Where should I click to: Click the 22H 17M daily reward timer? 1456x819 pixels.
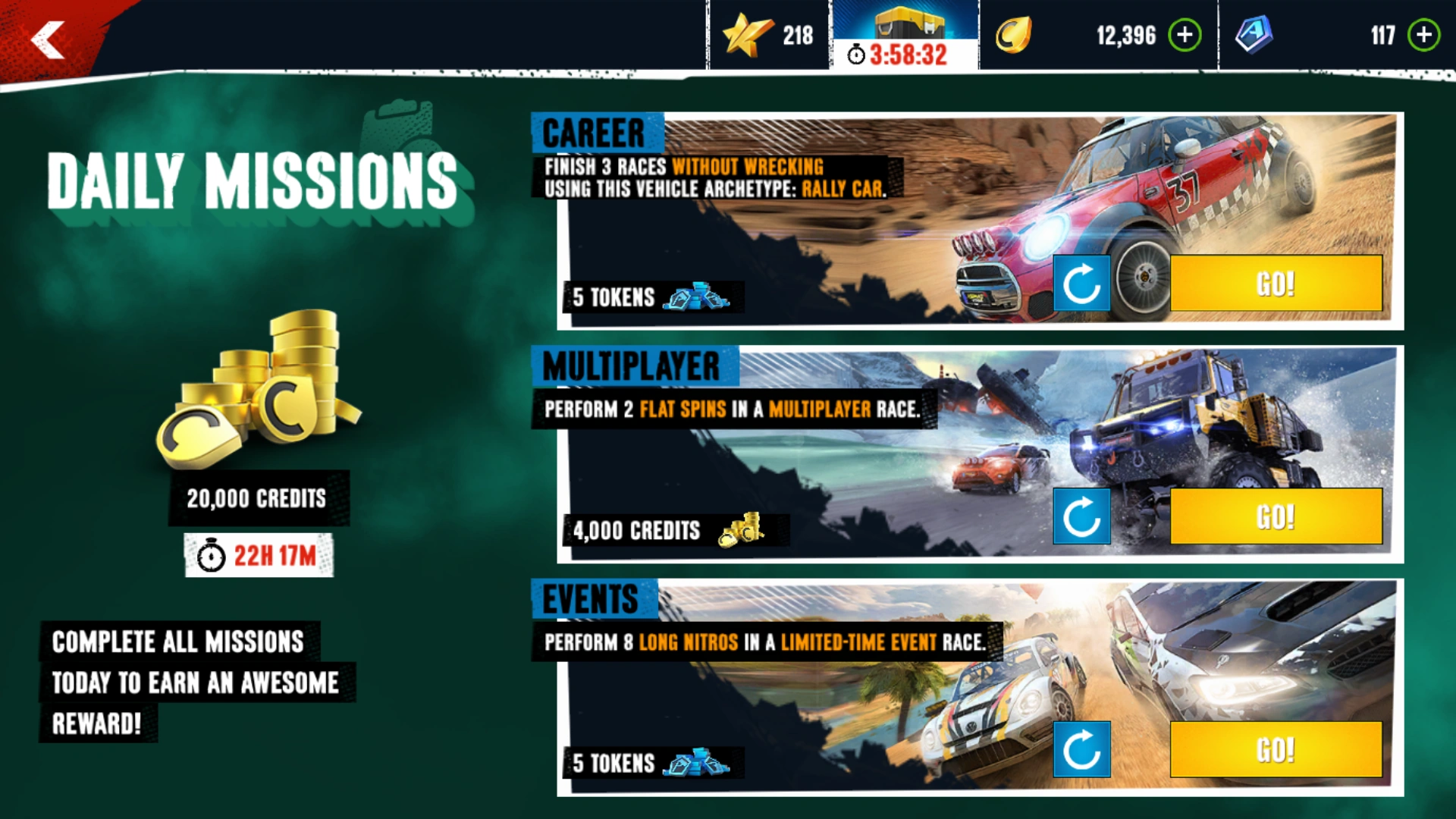click(x=259, y=554)
